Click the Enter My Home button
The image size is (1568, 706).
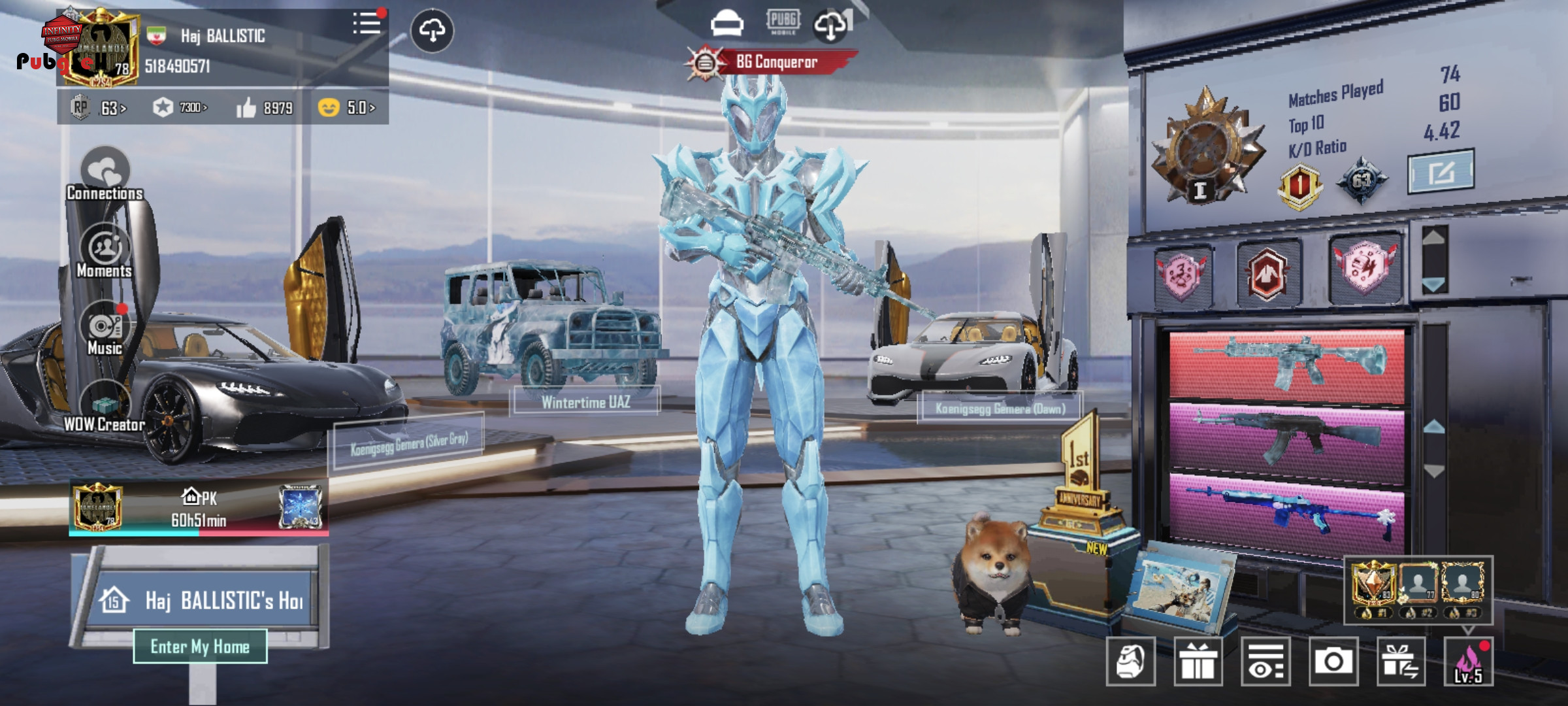pos(200,647)
